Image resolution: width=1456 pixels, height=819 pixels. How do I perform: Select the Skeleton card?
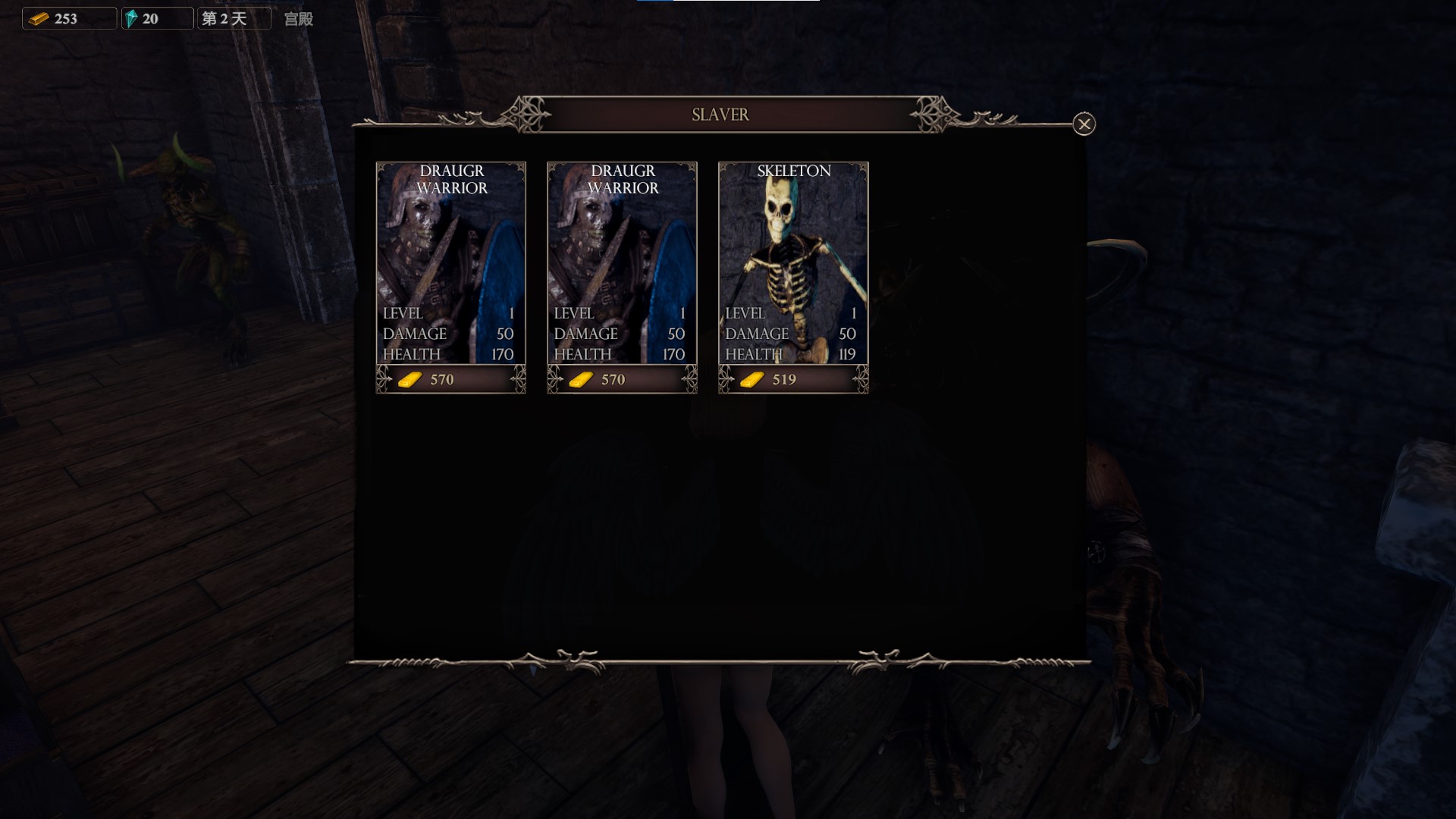[x=792, y=262]
